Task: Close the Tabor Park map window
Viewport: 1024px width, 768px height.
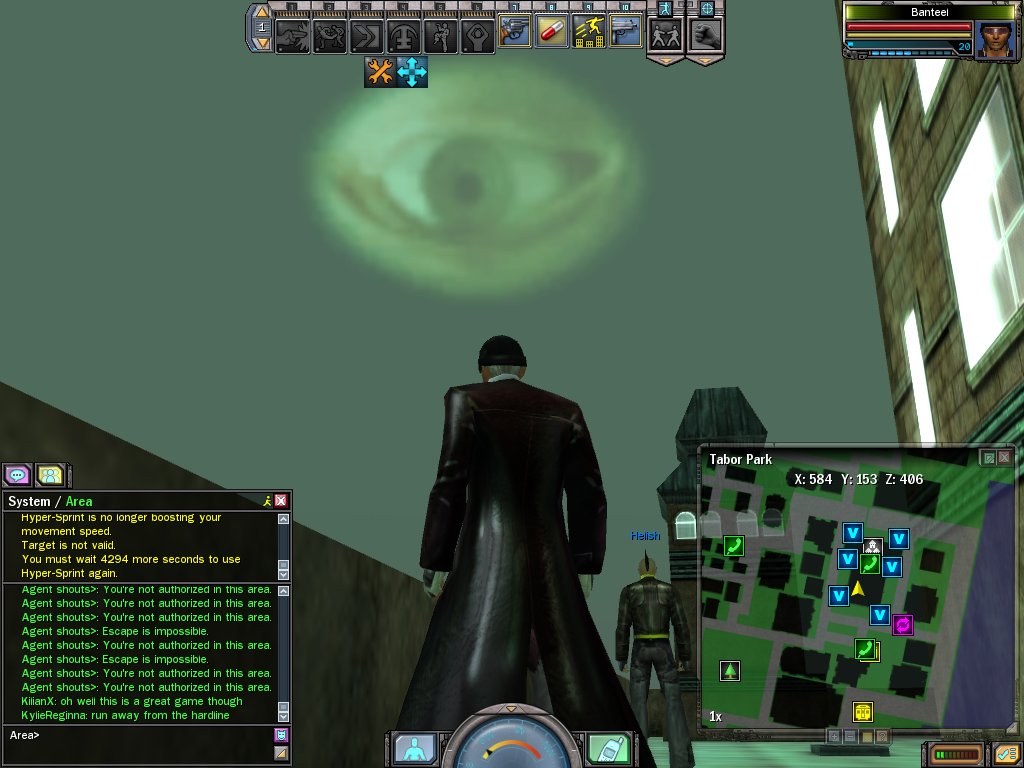Action: pyautogui.click(x=1005, y=458)
